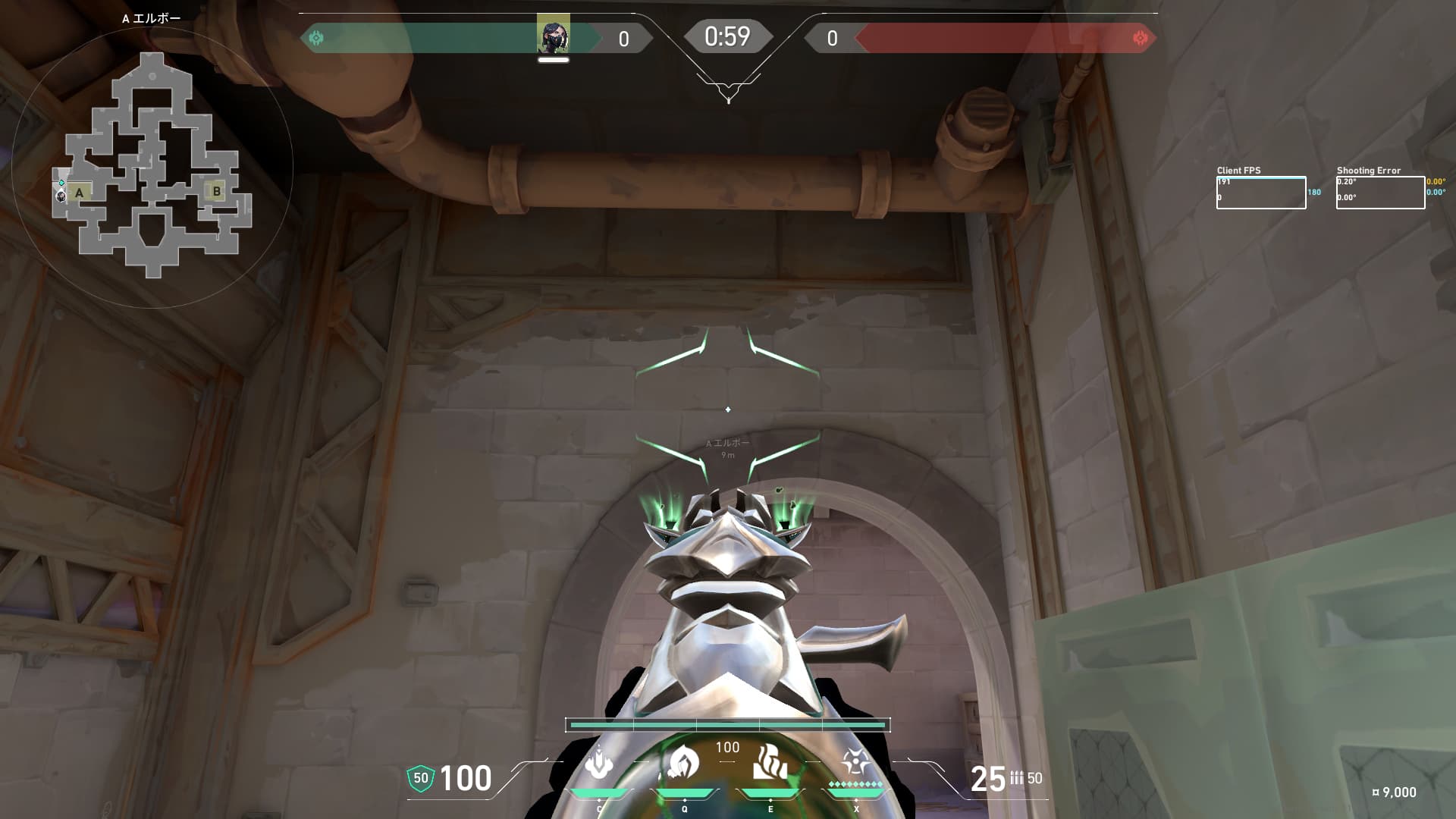Click the Client FPS graph
Image resolution: width=1456 pixels, height=819 pixels.
coord(1260,193)
